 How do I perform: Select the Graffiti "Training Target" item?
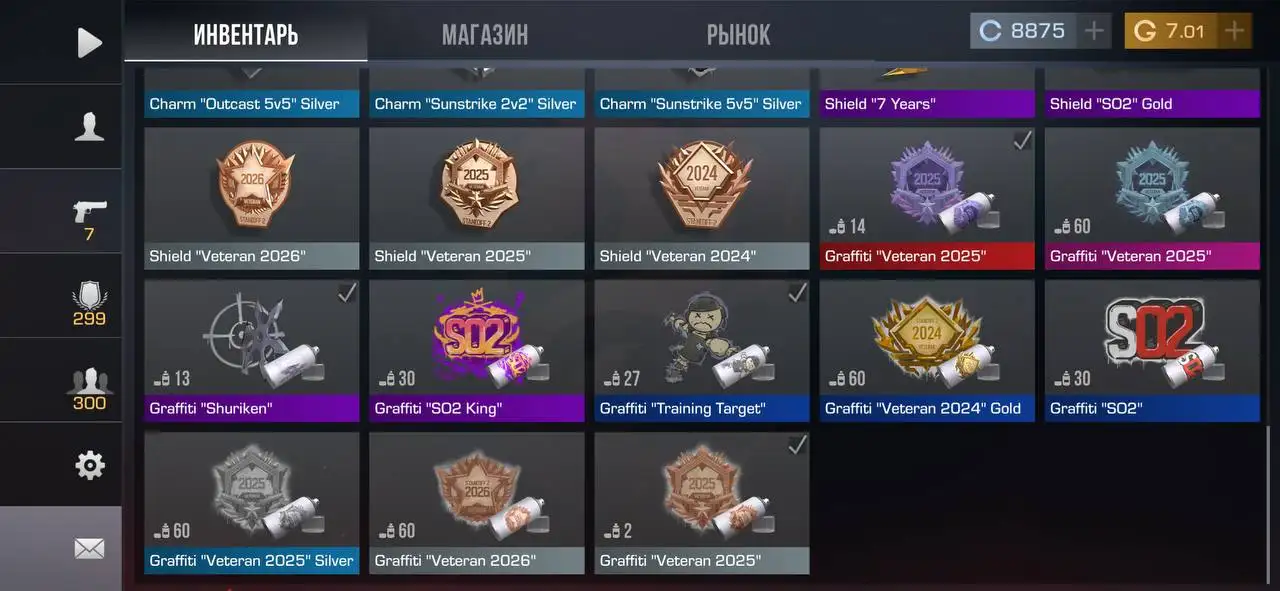coord(701,350)
